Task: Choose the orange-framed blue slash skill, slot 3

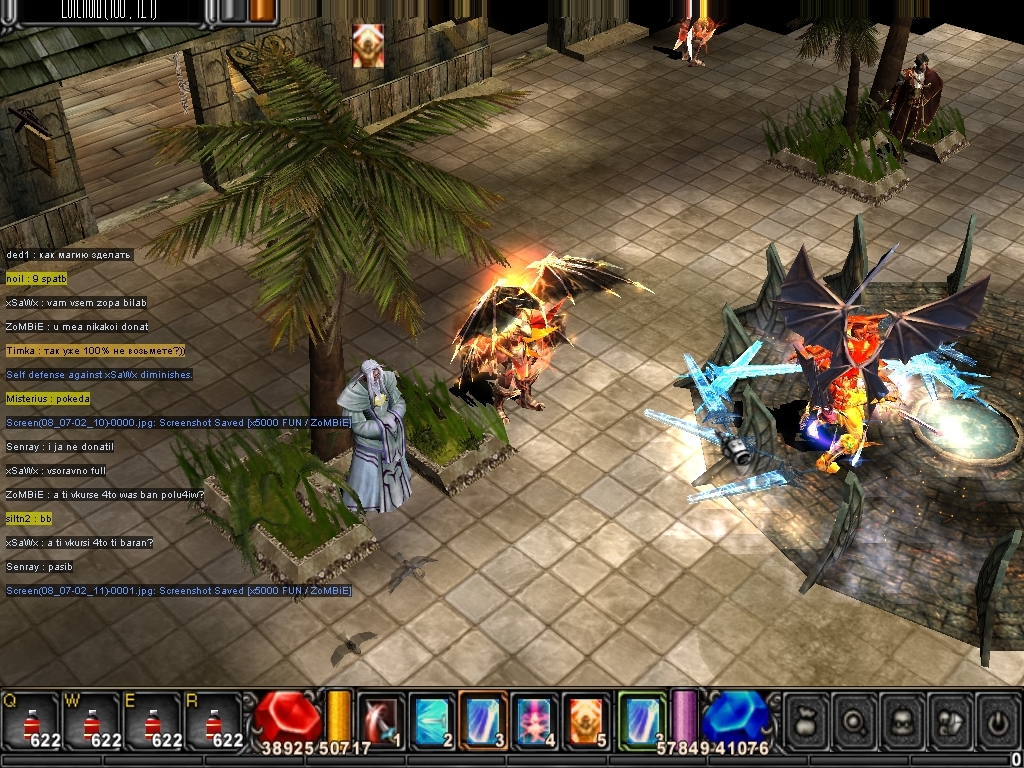Action: click(483, 720)
